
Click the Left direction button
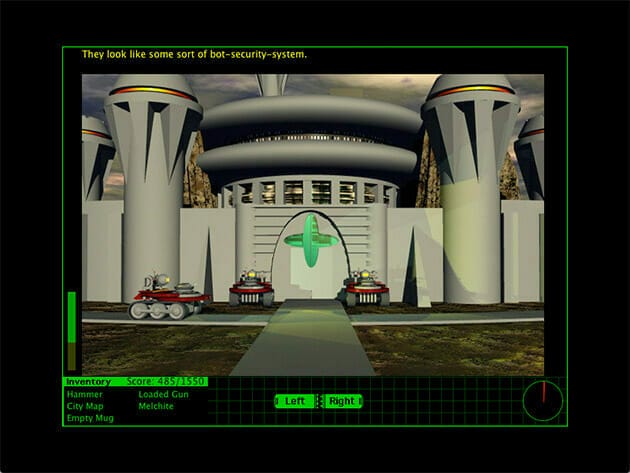[x=295, y=401]
